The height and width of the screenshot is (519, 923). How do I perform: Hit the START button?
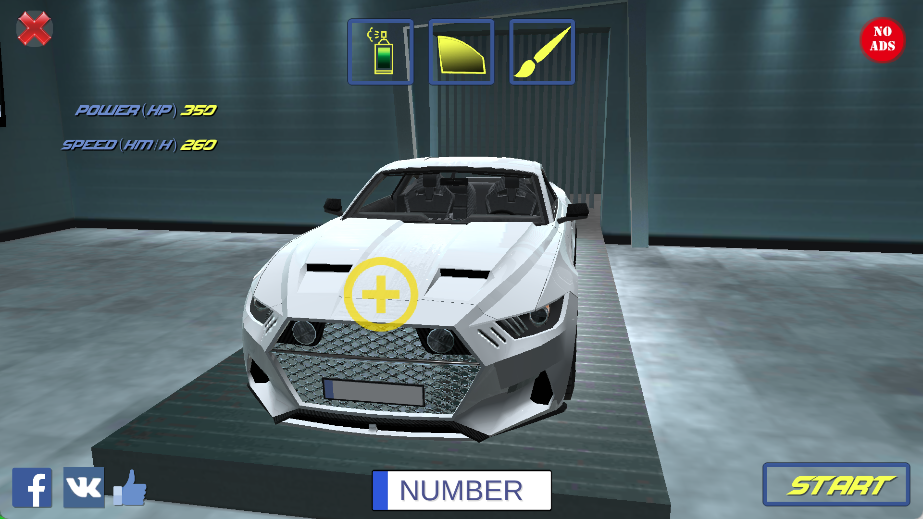pos(836,485)
